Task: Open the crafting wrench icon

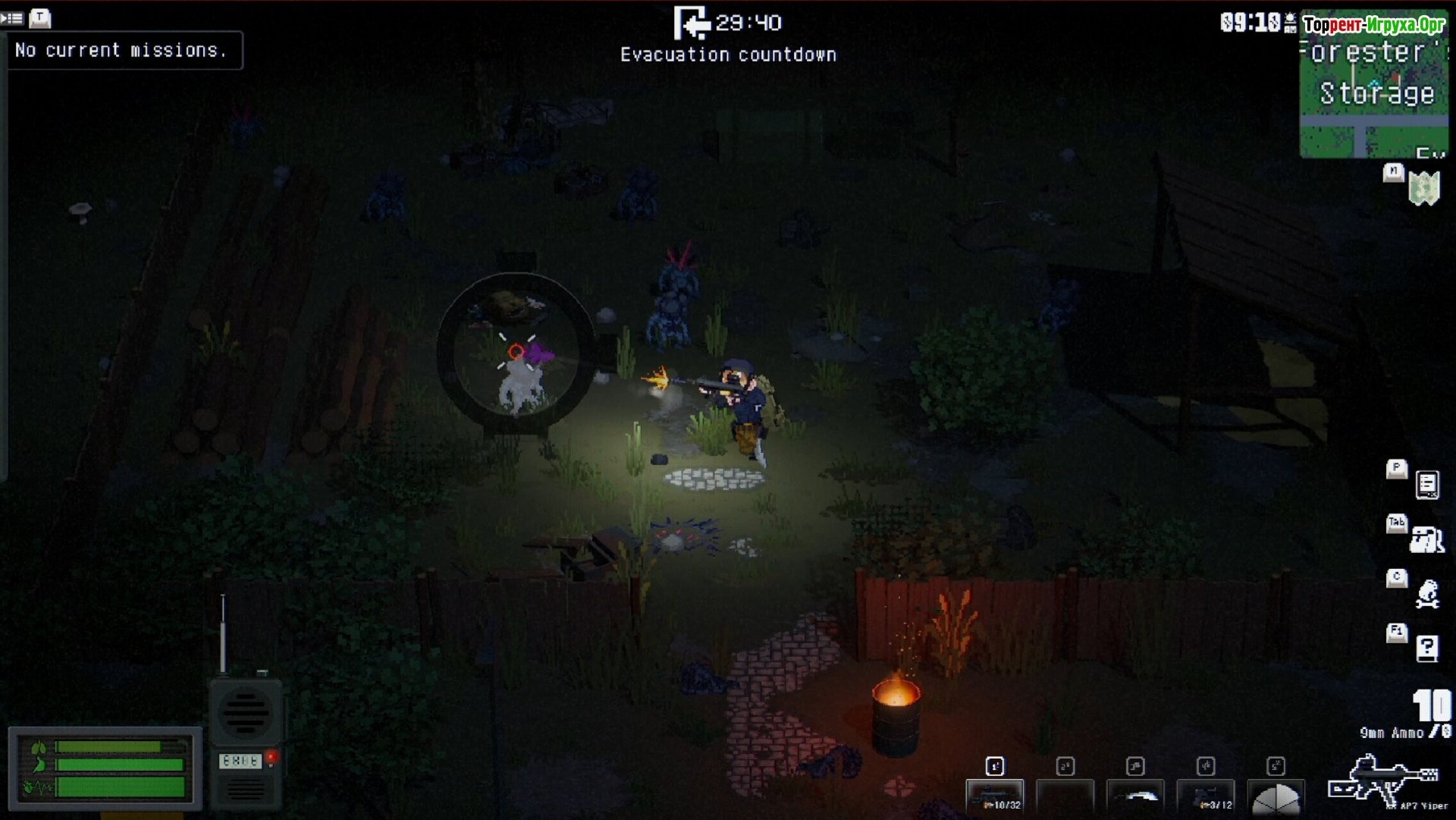Action: (1427, 594)
